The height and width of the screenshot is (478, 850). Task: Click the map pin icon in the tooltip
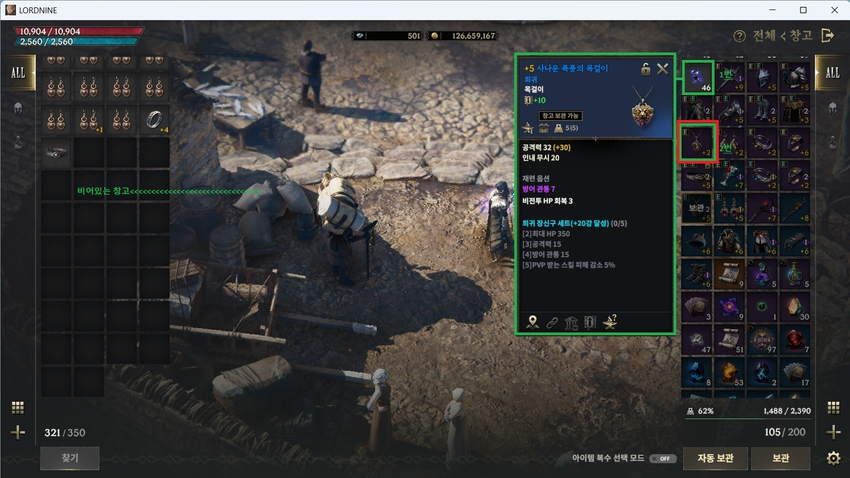532,322
